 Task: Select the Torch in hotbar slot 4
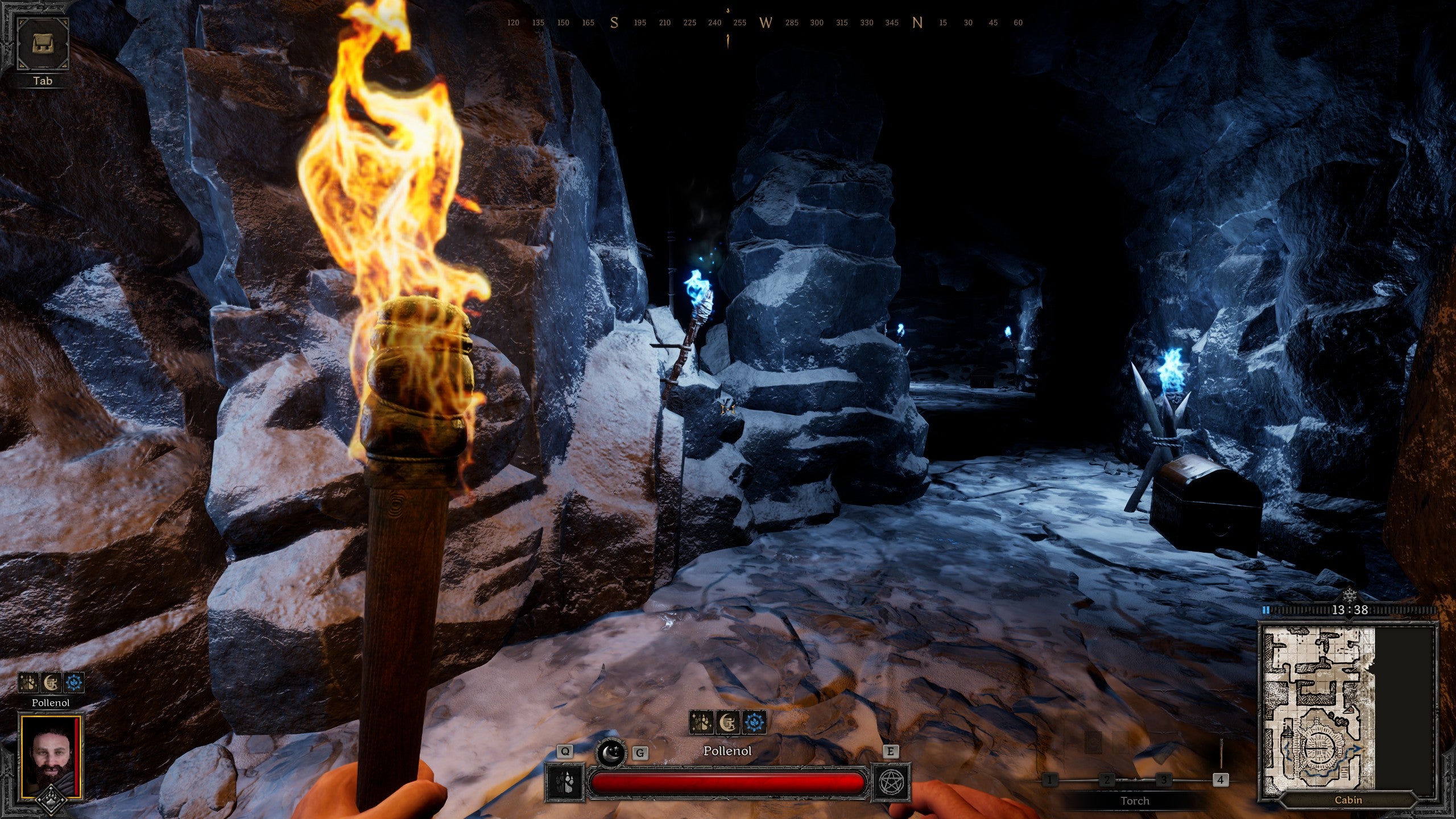pos(1220,779)
